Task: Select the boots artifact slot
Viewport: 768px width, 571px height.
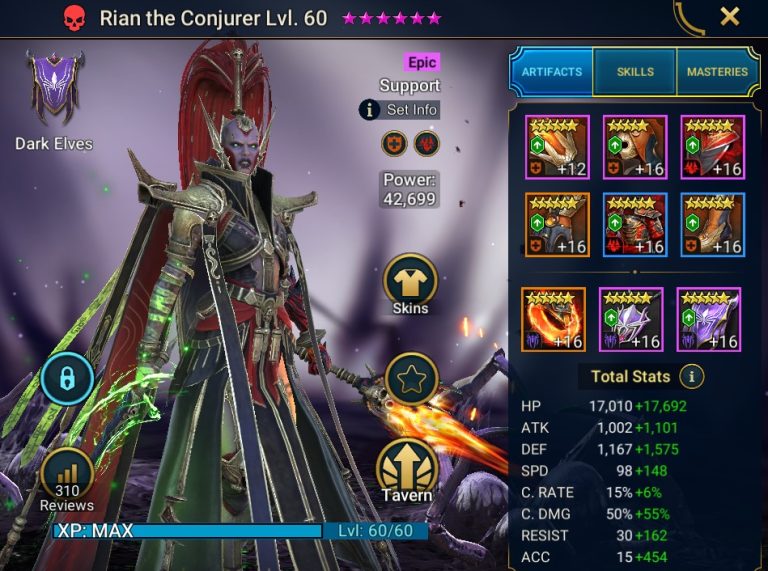Action: click(x=713, y=224)
